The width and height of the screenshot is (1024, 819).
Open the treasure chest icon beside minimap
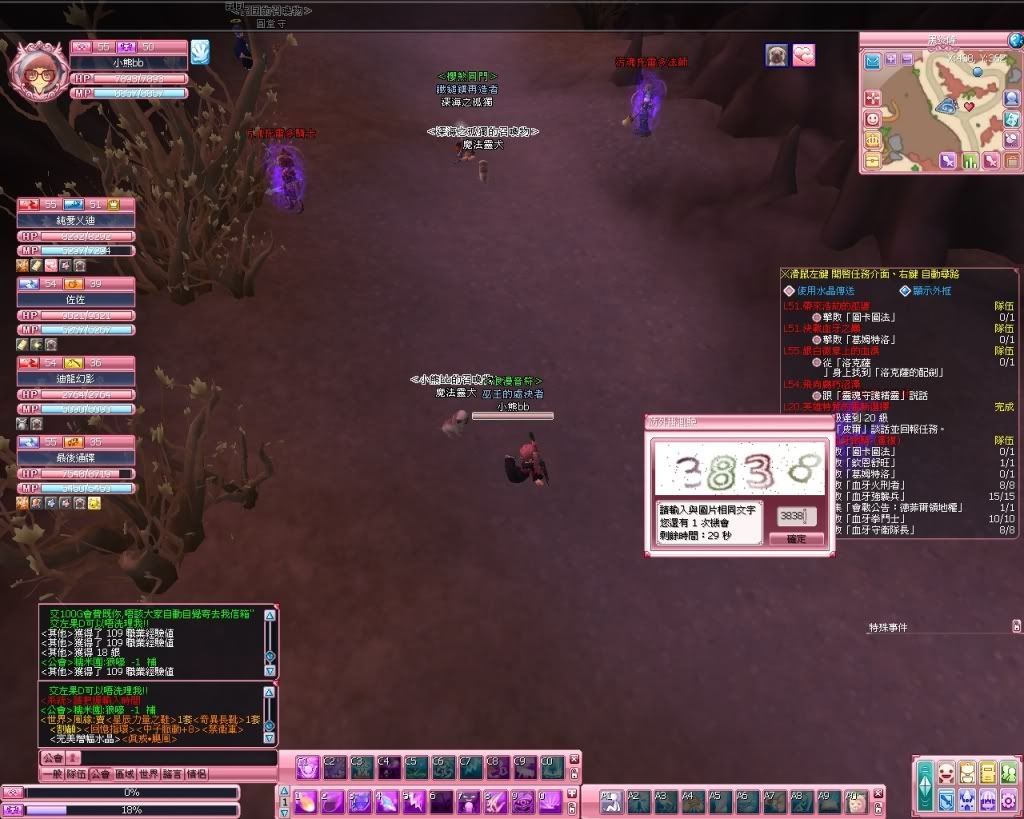click(872, 160)
